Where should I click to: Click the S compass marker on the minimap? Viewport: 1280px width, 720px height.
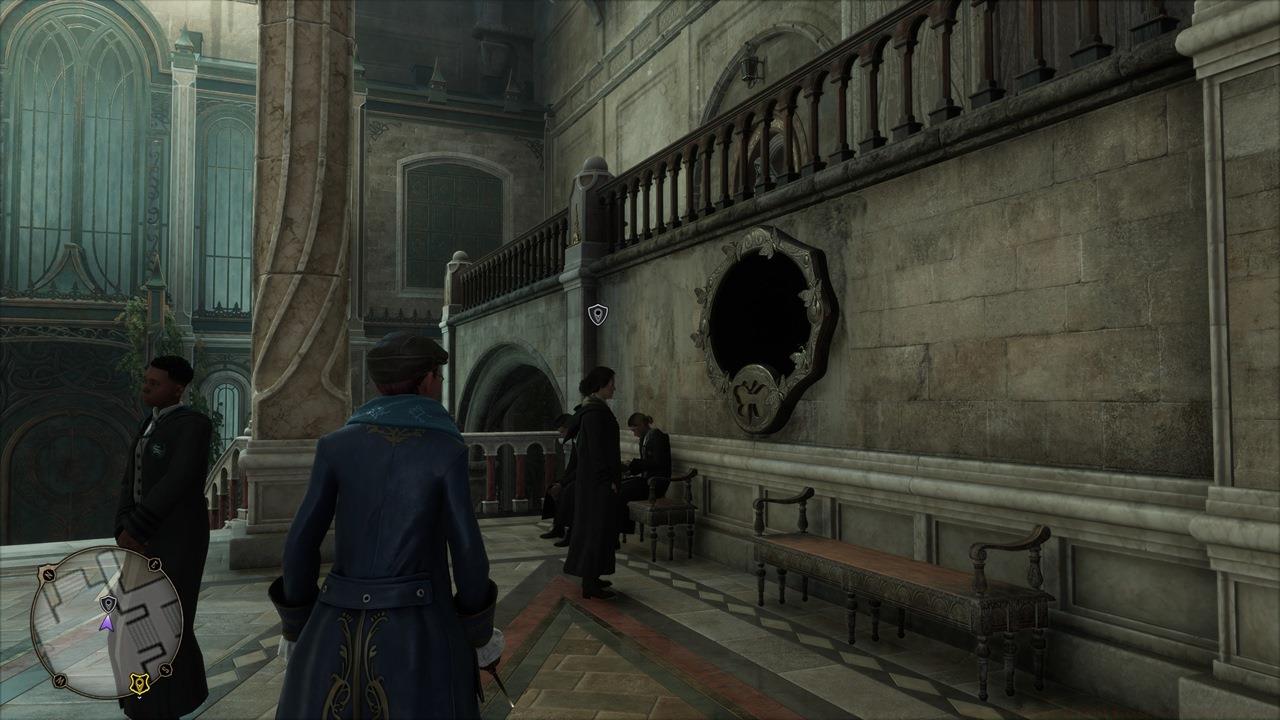pos(164,670)
